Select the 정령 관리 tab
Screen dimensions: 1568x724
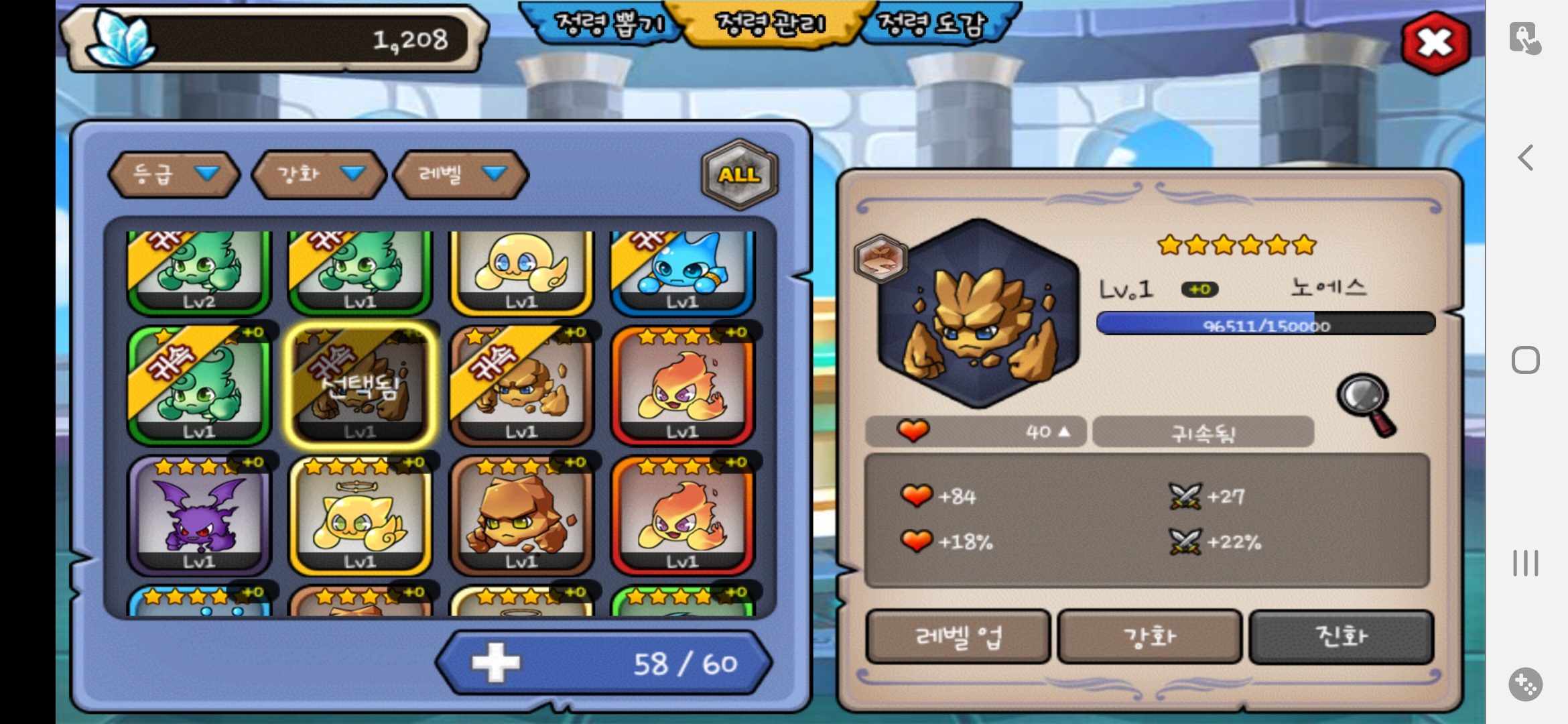point(771,25)
